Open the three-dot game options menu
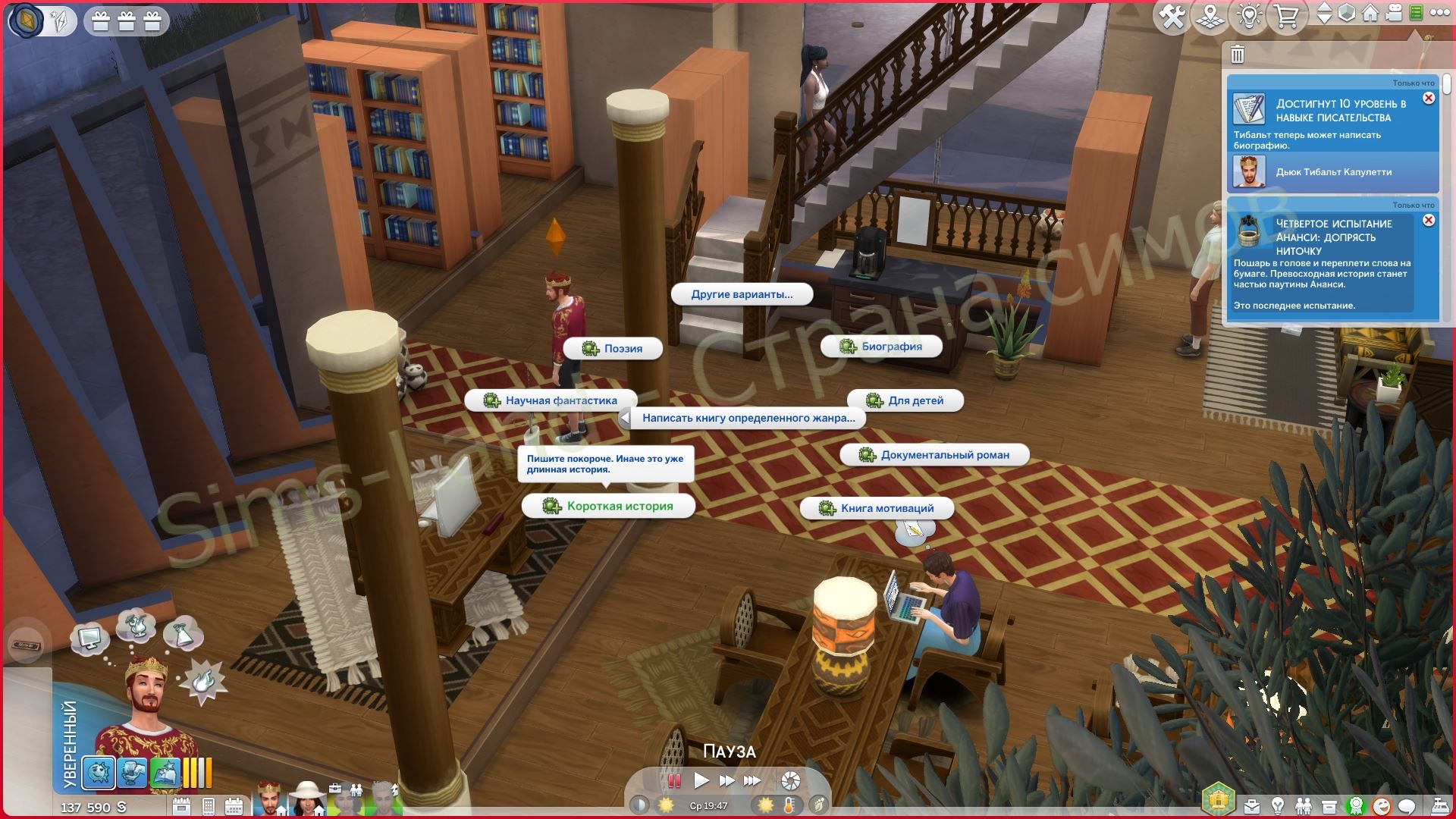The height and width of the screenshot is (819, 1456). click(1440, 13)
